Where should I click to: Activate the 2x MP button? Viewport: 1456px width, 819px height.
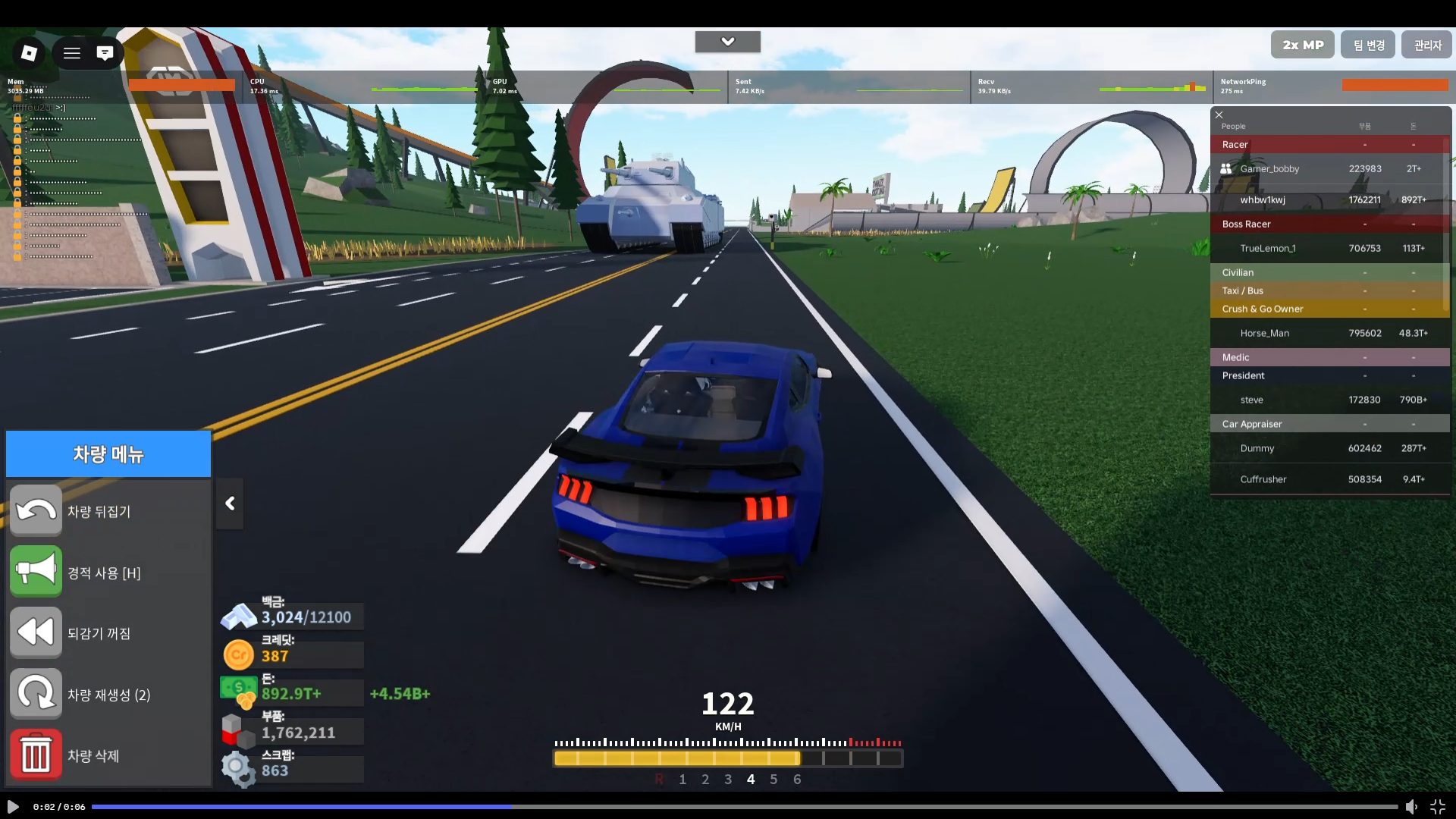click(1302, 45)
